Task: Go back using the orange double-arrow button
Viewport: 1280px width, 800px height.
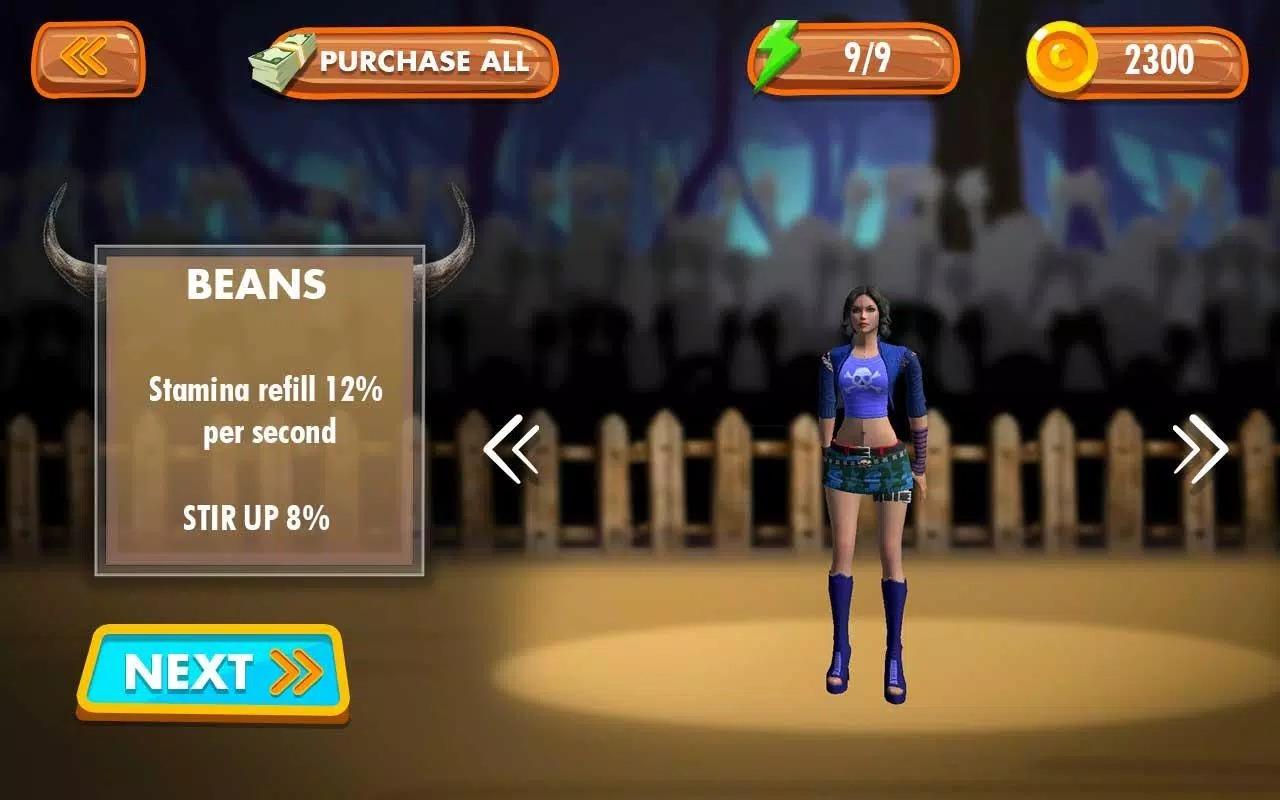Action: pyautogui.click(x=88, y=59)
